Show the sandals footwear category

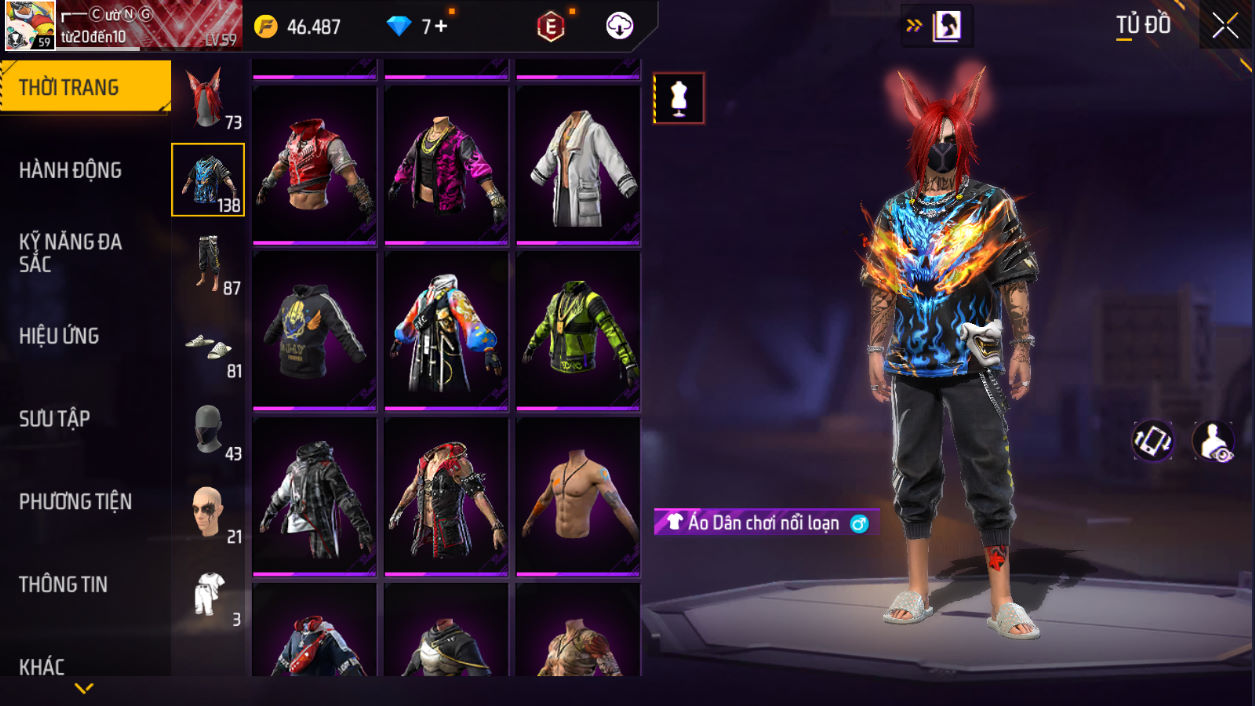pos(207,348)
